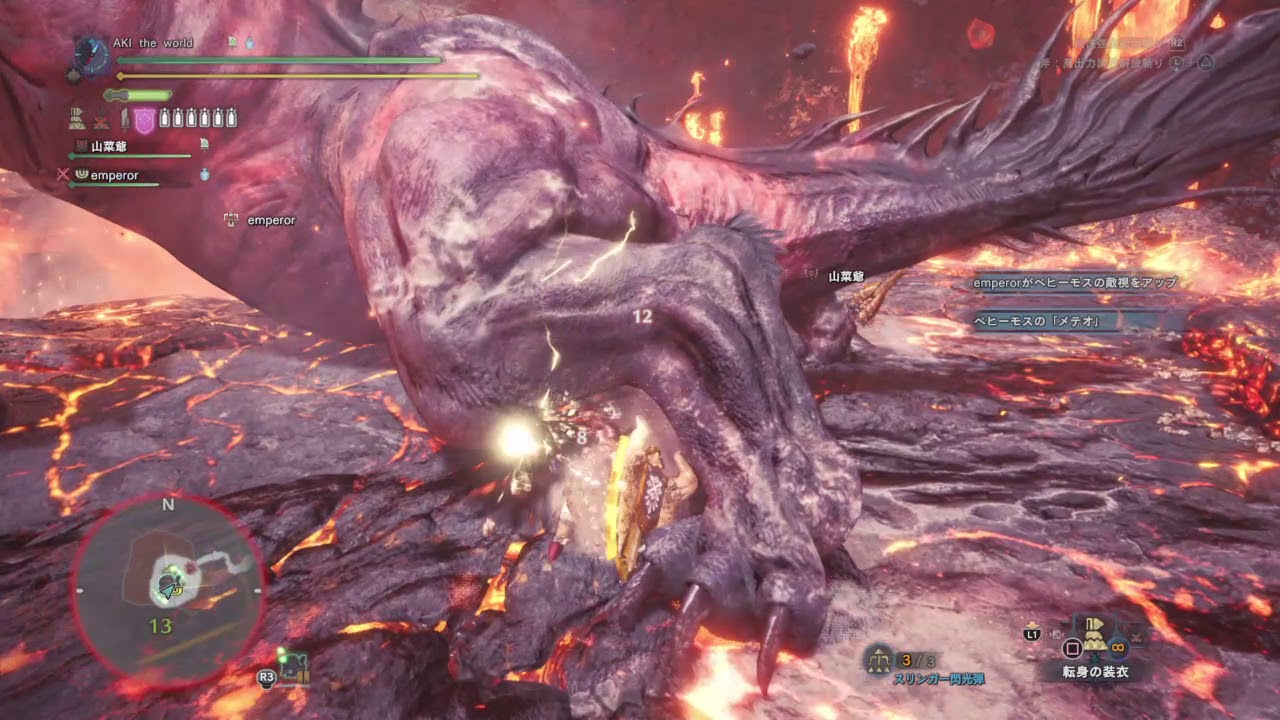Open the emperor enmity notification message

(1075, 283)
